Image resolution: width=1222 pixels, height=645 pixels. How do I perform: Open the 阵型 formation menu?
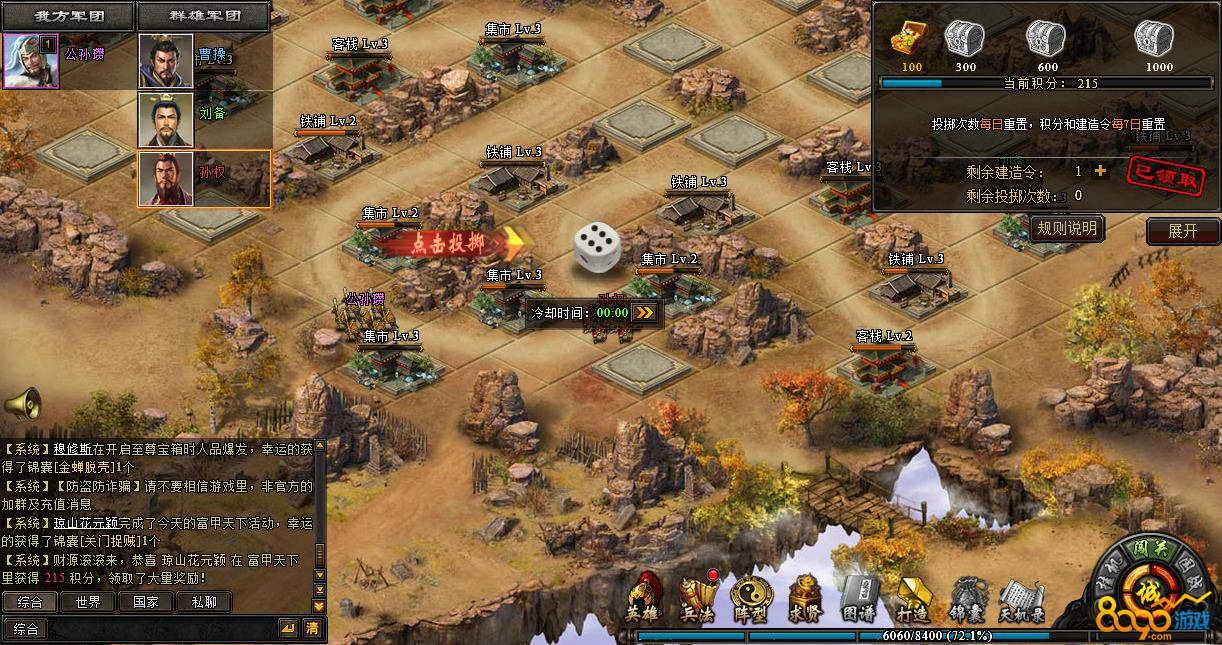point(750,598)
